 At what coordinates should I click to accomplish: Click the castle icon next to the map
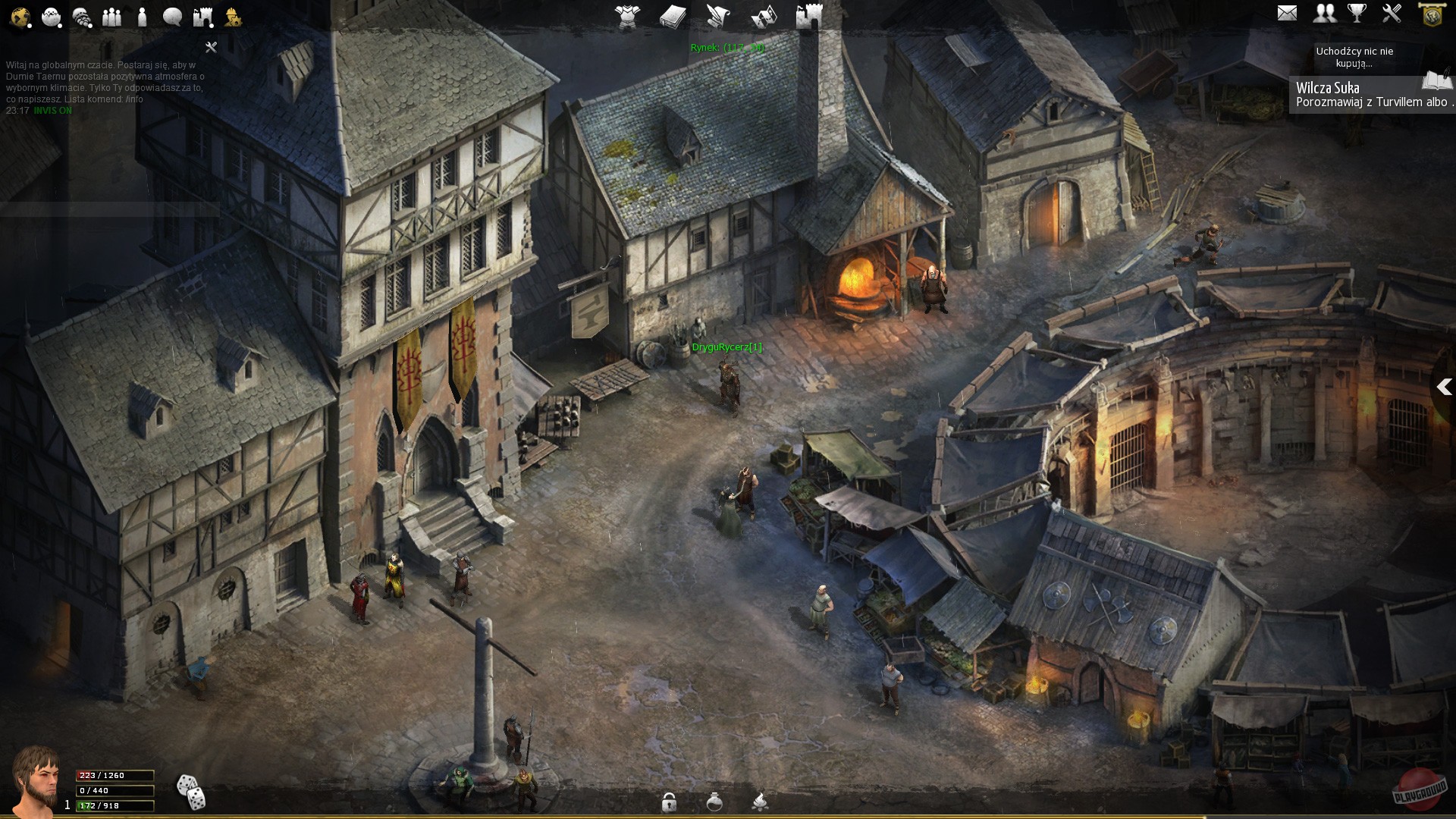pyautogui.click(x=808, y=16)
